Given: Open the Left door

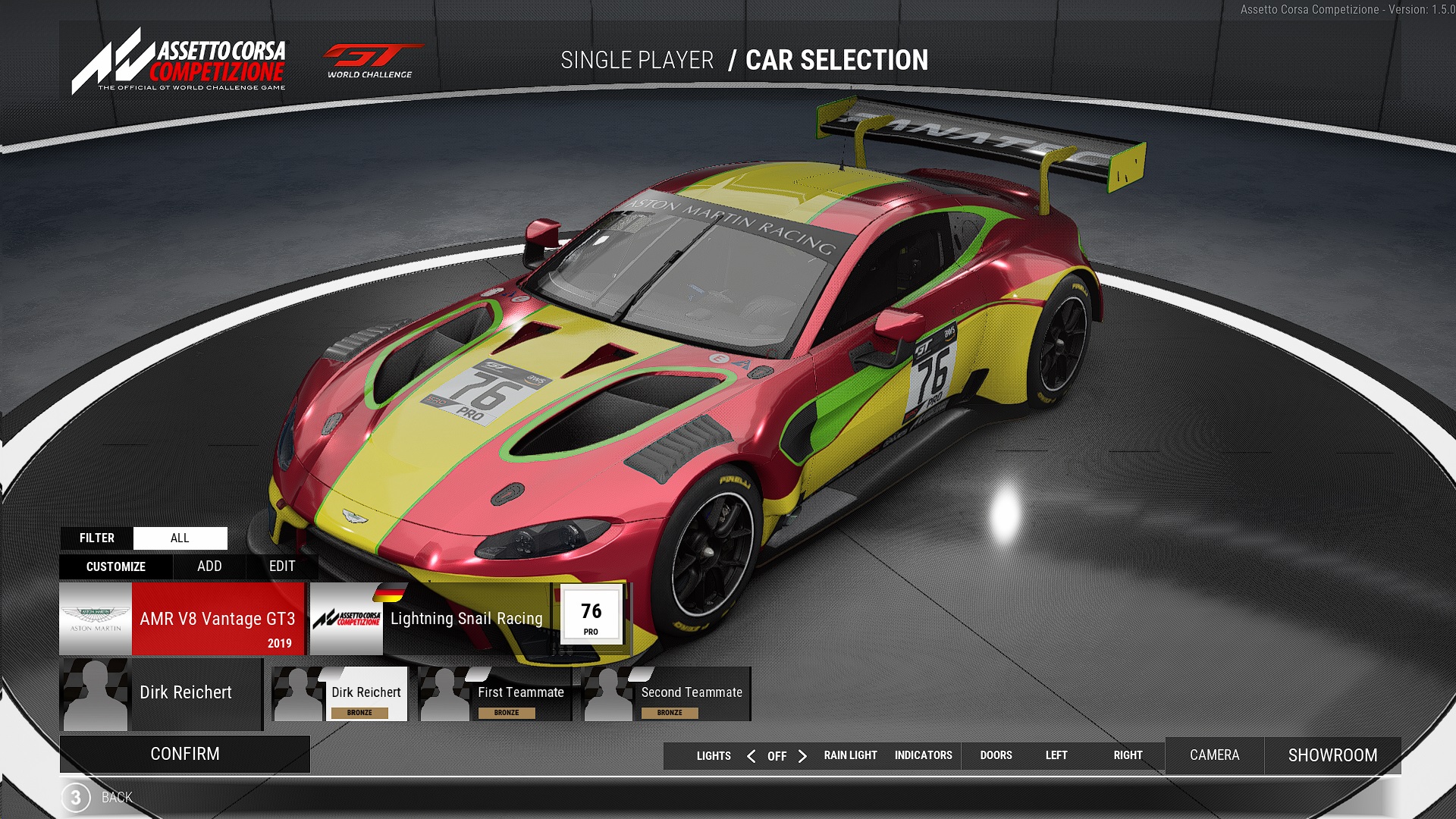Looking at the screenshot, I should 1056,755.
